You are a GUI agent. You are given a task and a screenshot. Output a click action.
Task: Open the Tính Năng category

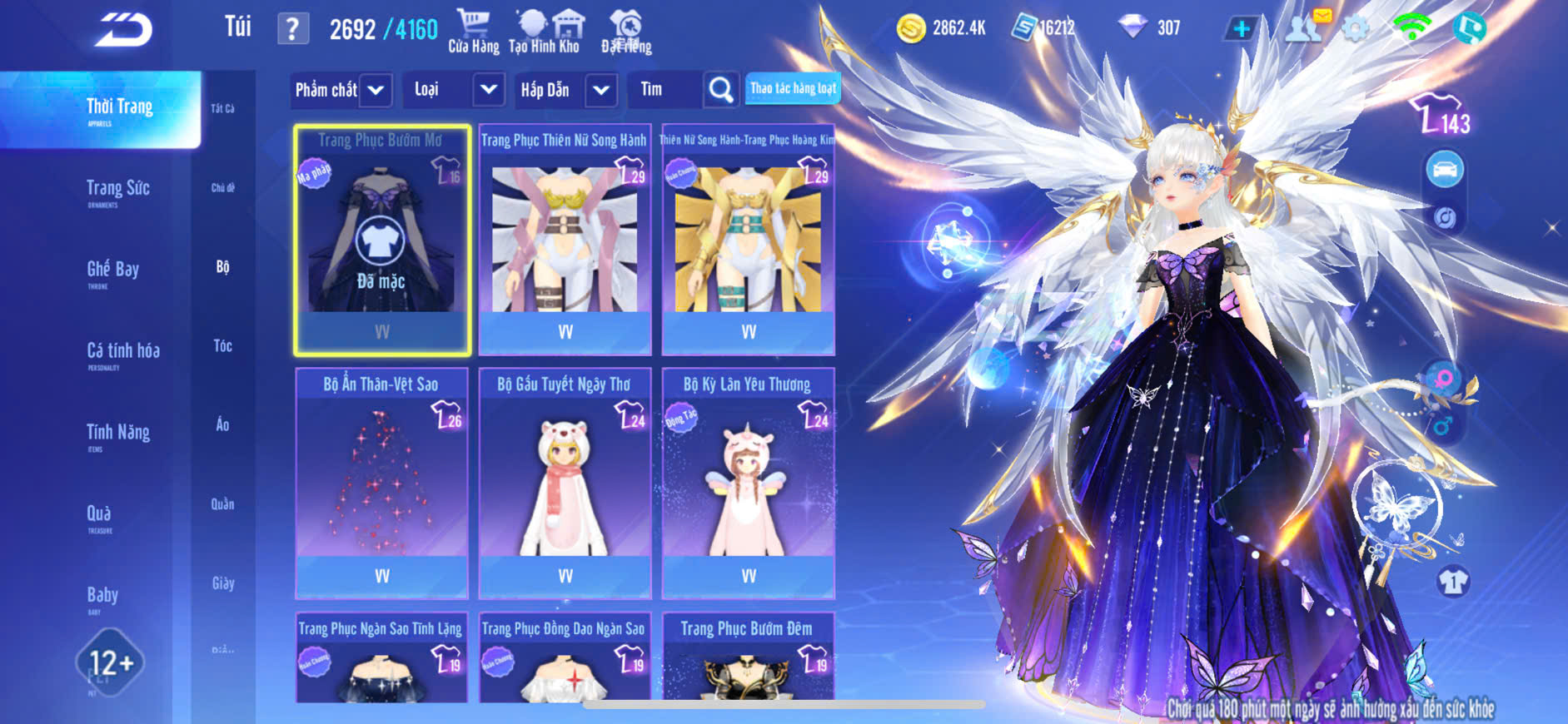tap(117, 434)
